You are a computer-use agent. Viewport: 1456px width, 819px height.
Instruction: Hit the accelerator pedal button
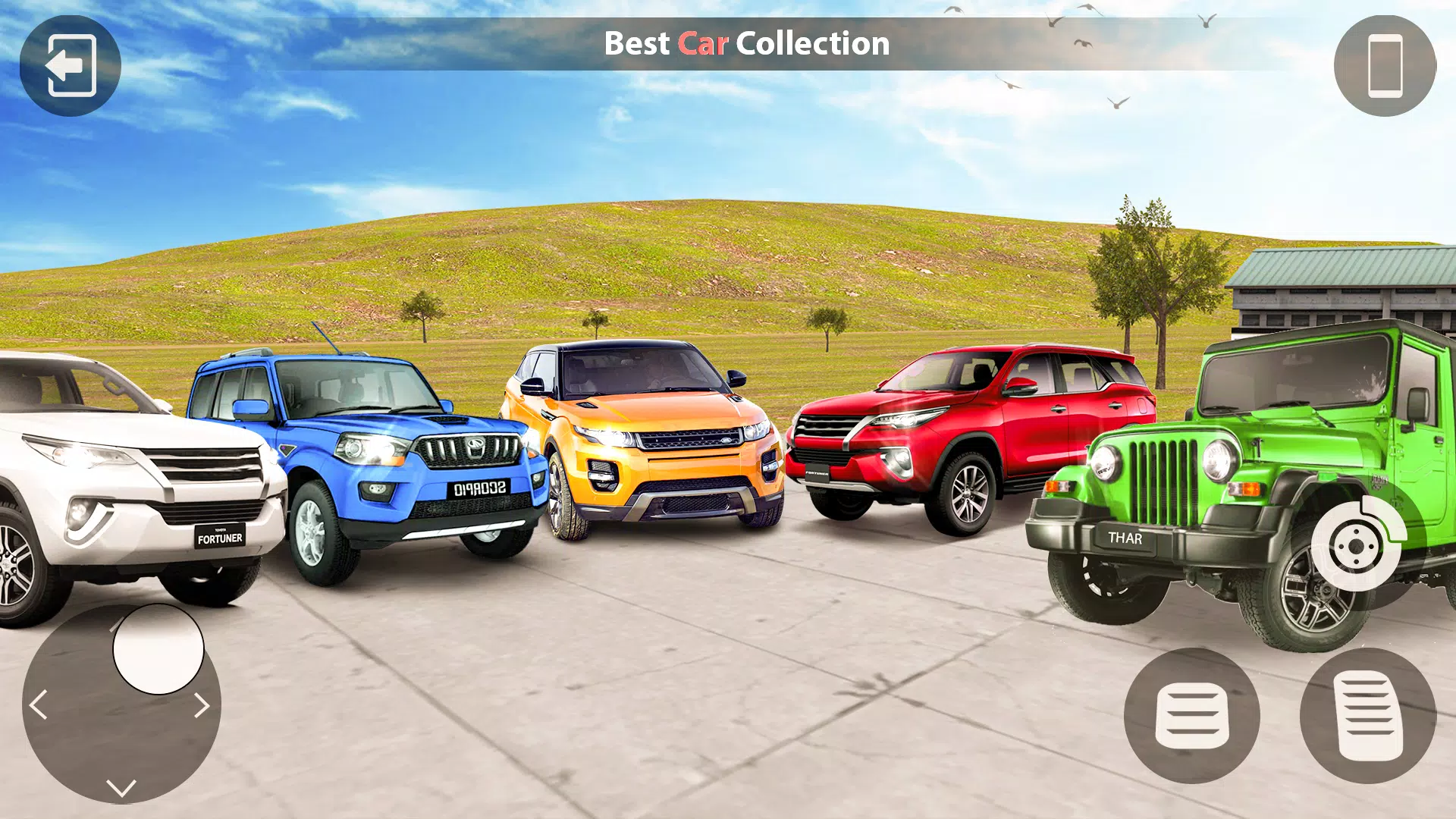pyautogui.click(x=1367, y=716)
